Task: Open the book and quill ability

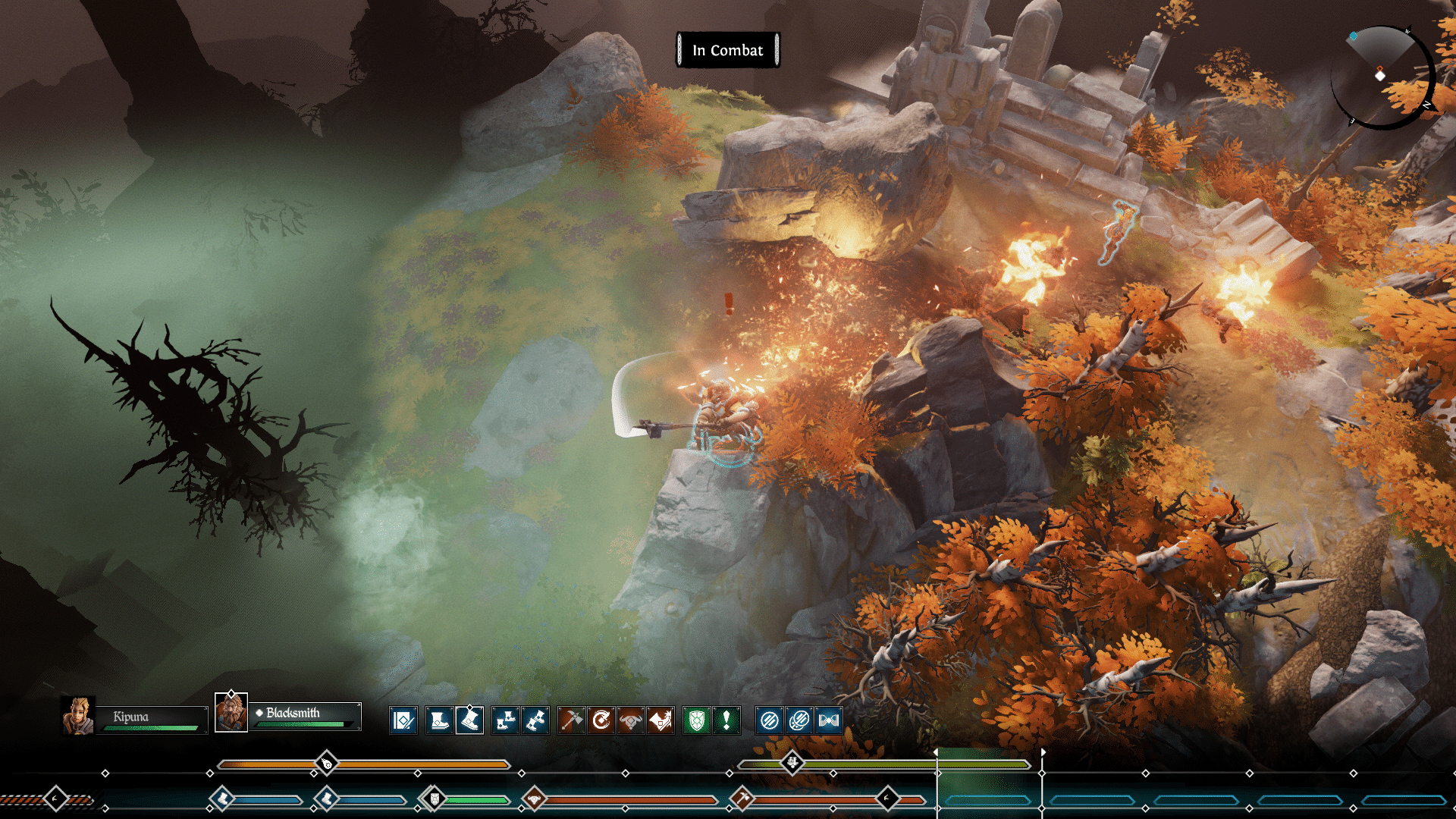Action: [x=403, y=720]
